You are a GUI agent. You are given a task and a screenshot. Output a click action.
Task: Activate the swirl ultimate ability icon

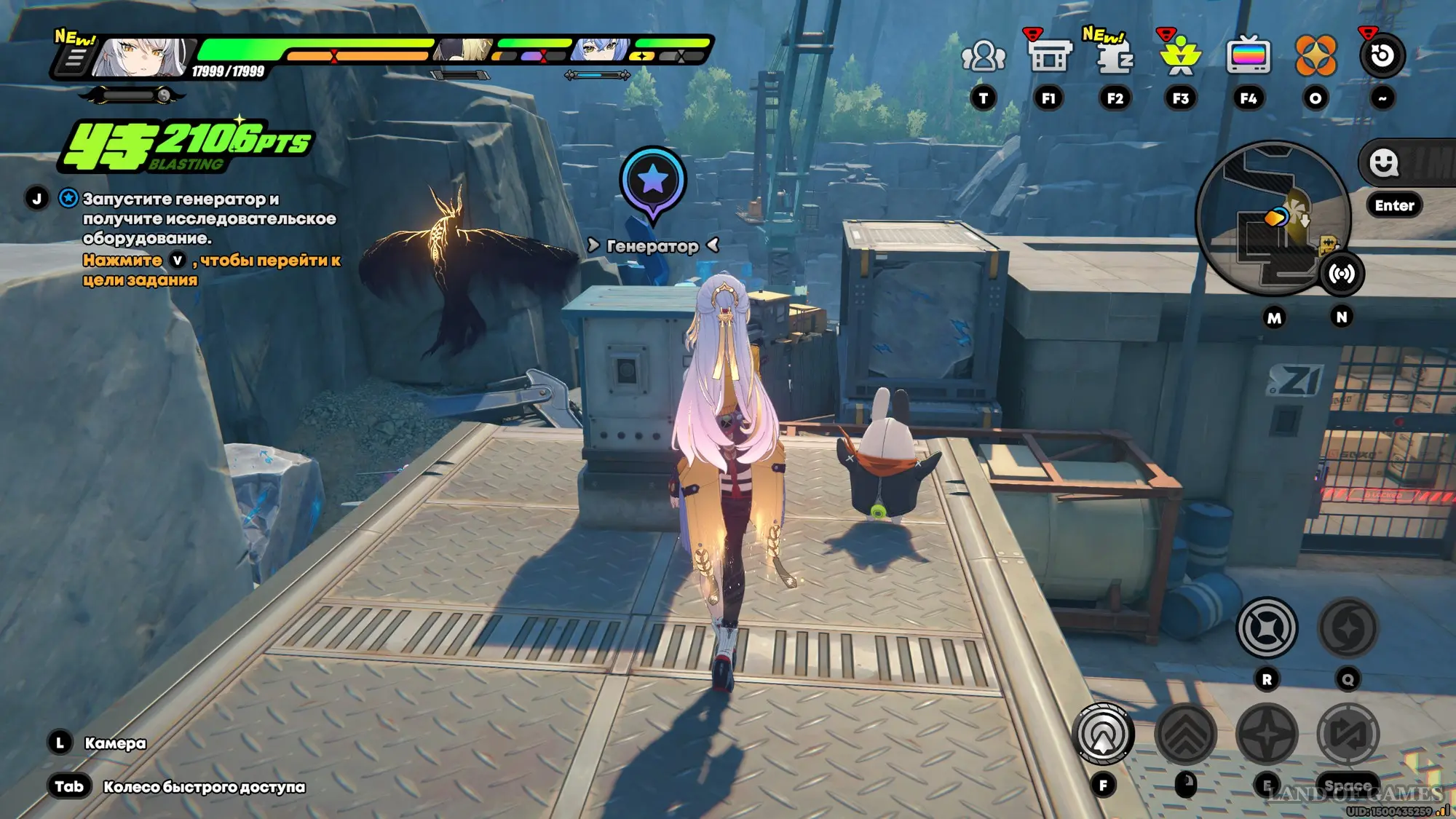[1348, 628]
